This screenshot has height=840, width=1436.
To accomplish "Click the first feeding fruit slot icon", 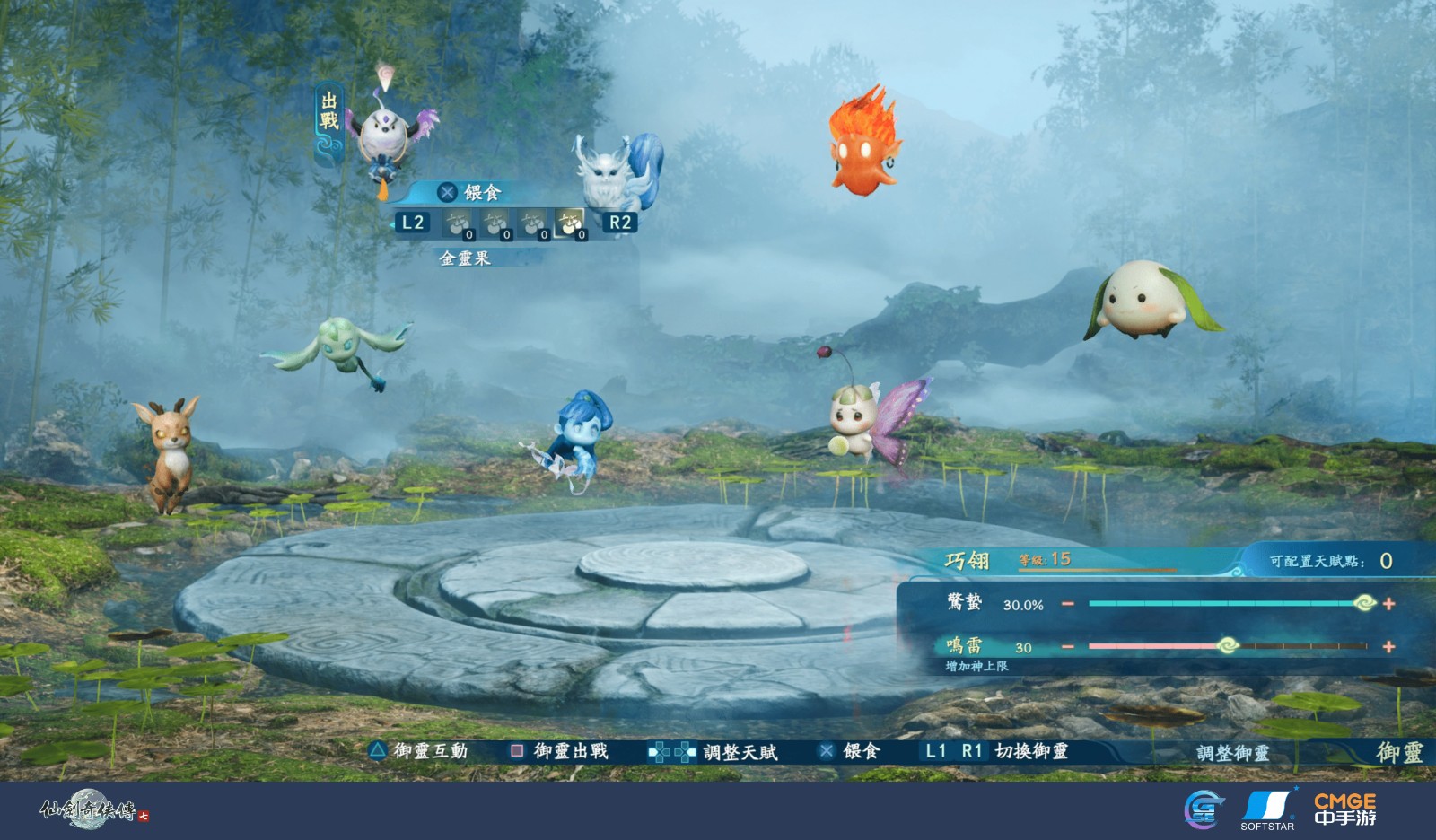I will (x=458, y=223).
